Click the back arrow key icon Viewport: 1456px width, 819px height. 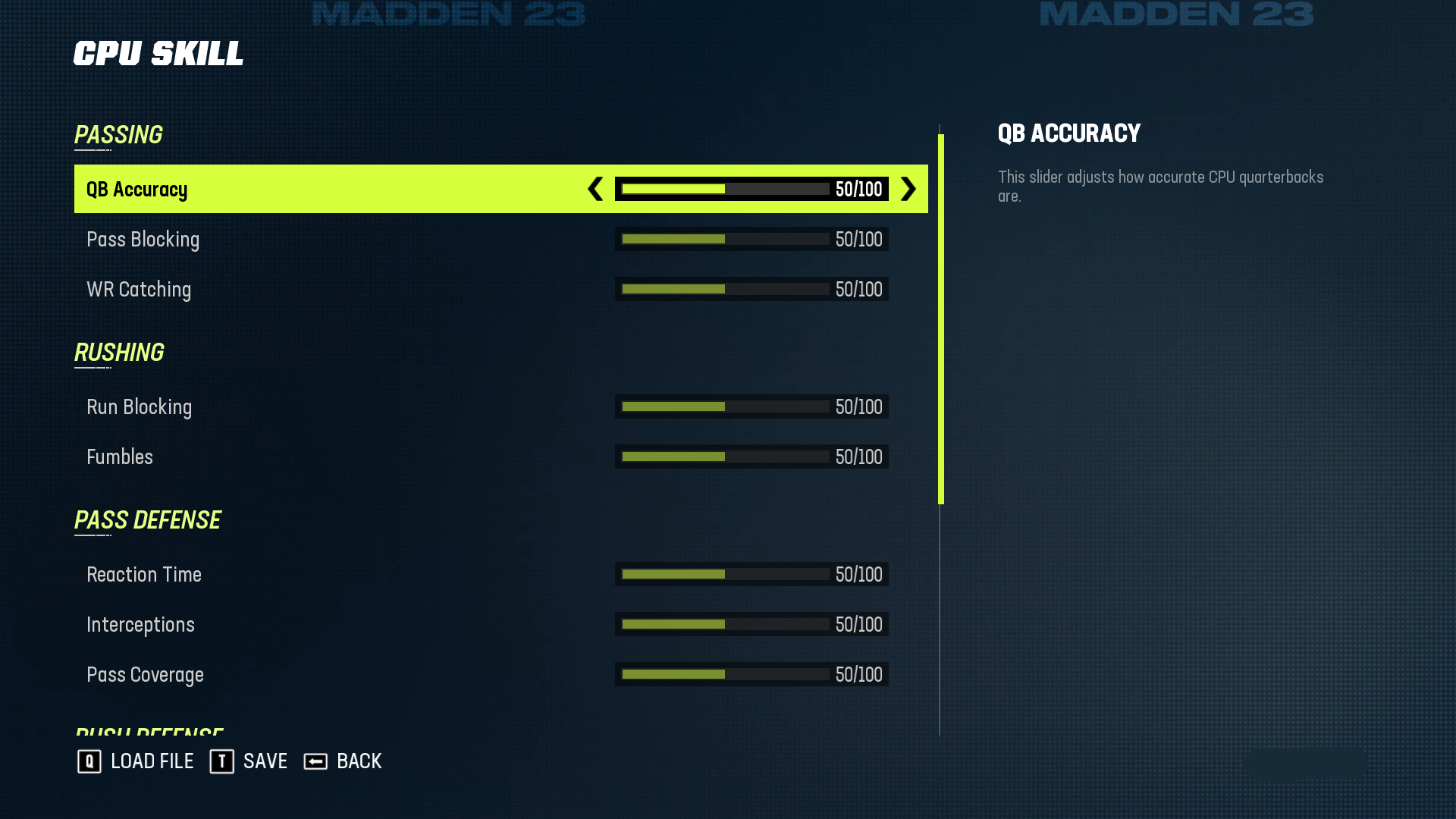pos(315,761)
